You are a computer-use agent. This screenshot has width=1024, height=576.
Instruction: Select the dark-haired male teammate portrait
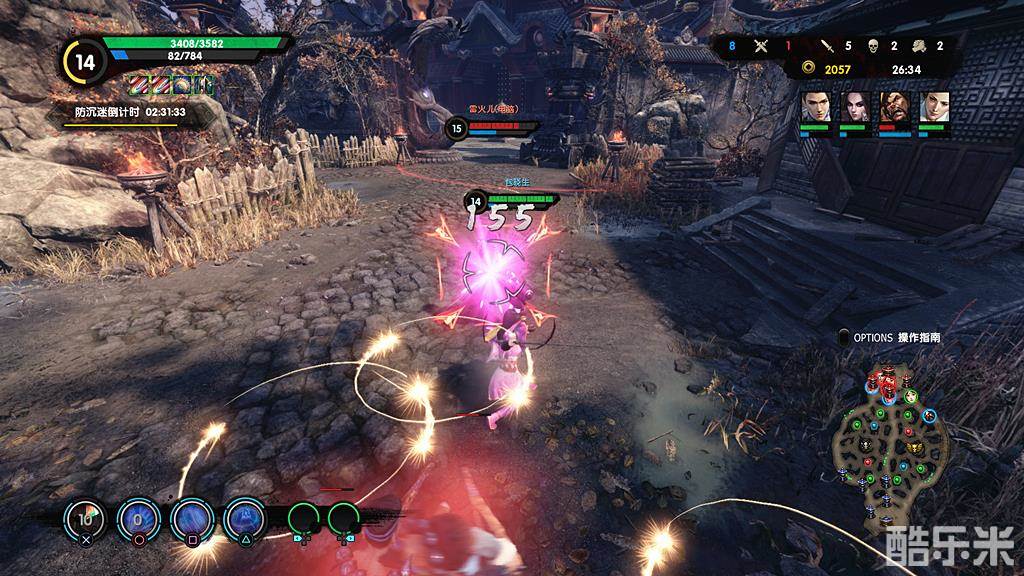[815, 107]
